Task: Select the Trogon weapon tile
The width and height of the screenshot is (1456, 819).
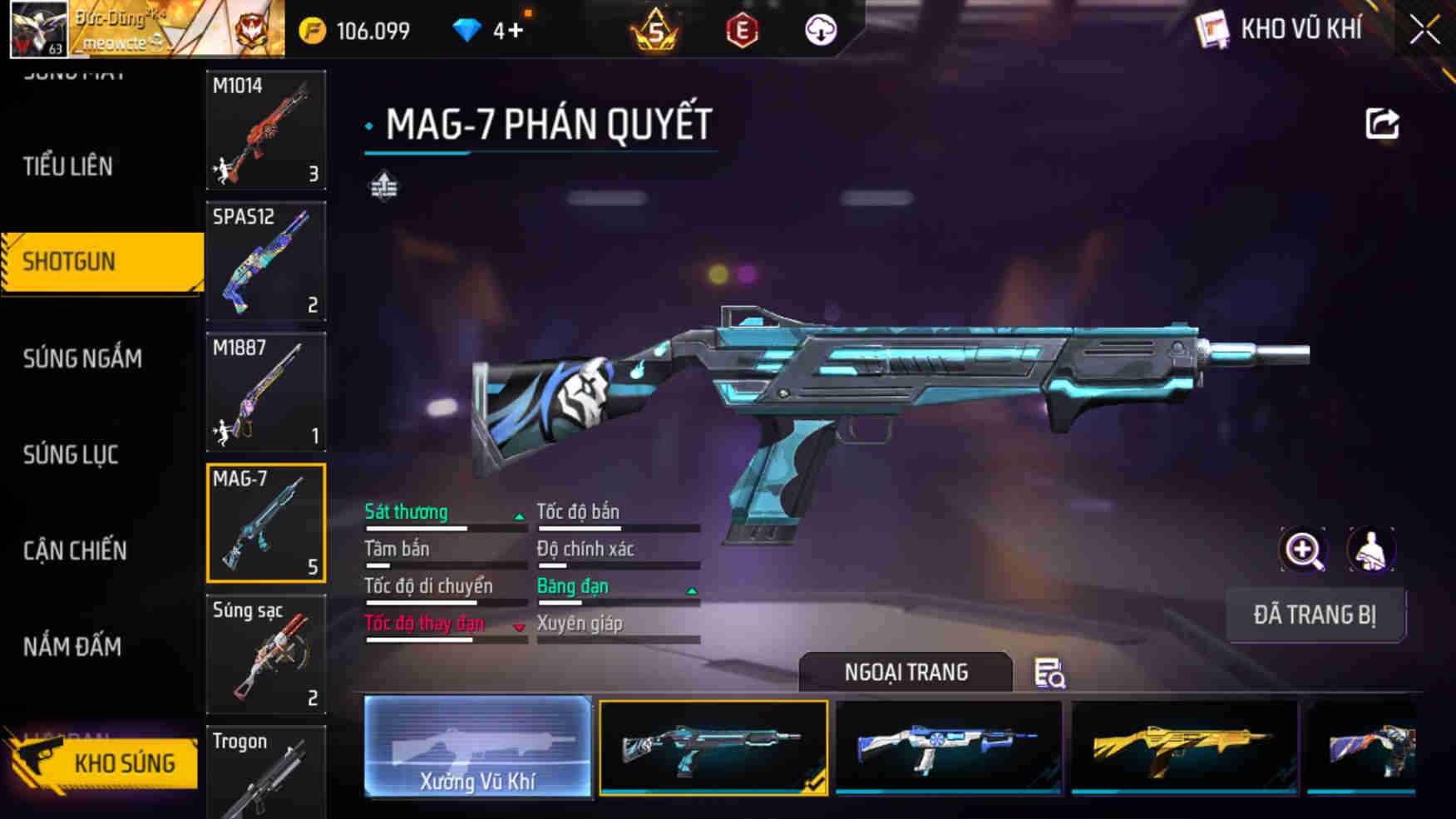Action: click(266, 773)
